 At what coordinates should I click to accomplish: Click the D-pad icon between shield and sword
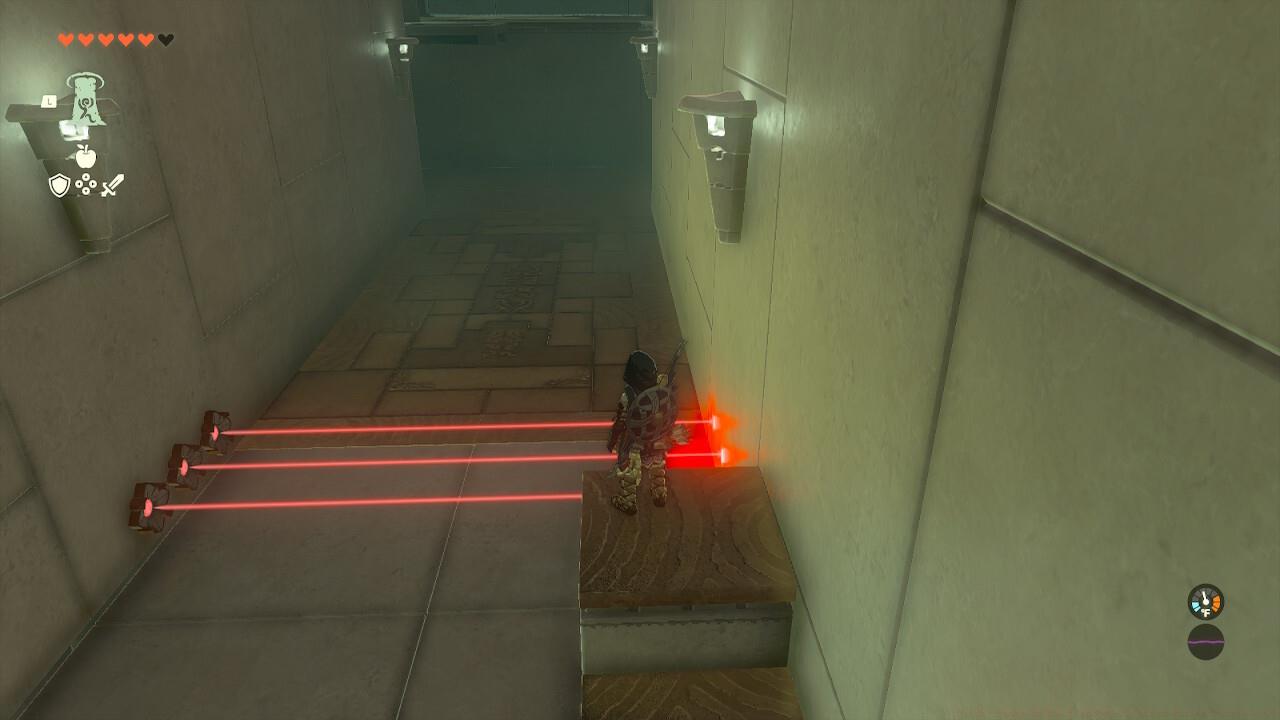click(84, 184)
